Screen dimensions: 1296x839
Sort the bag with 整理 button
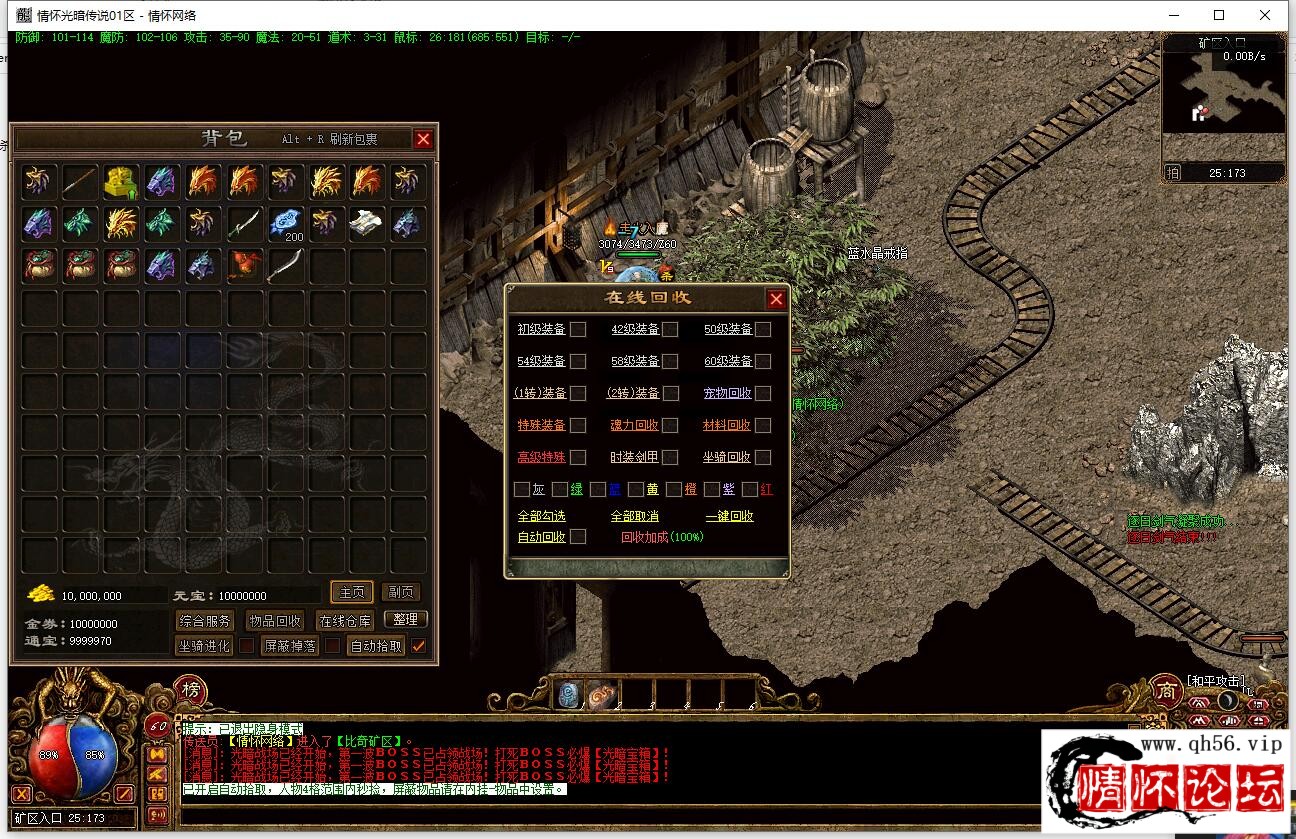click(405, 620)
